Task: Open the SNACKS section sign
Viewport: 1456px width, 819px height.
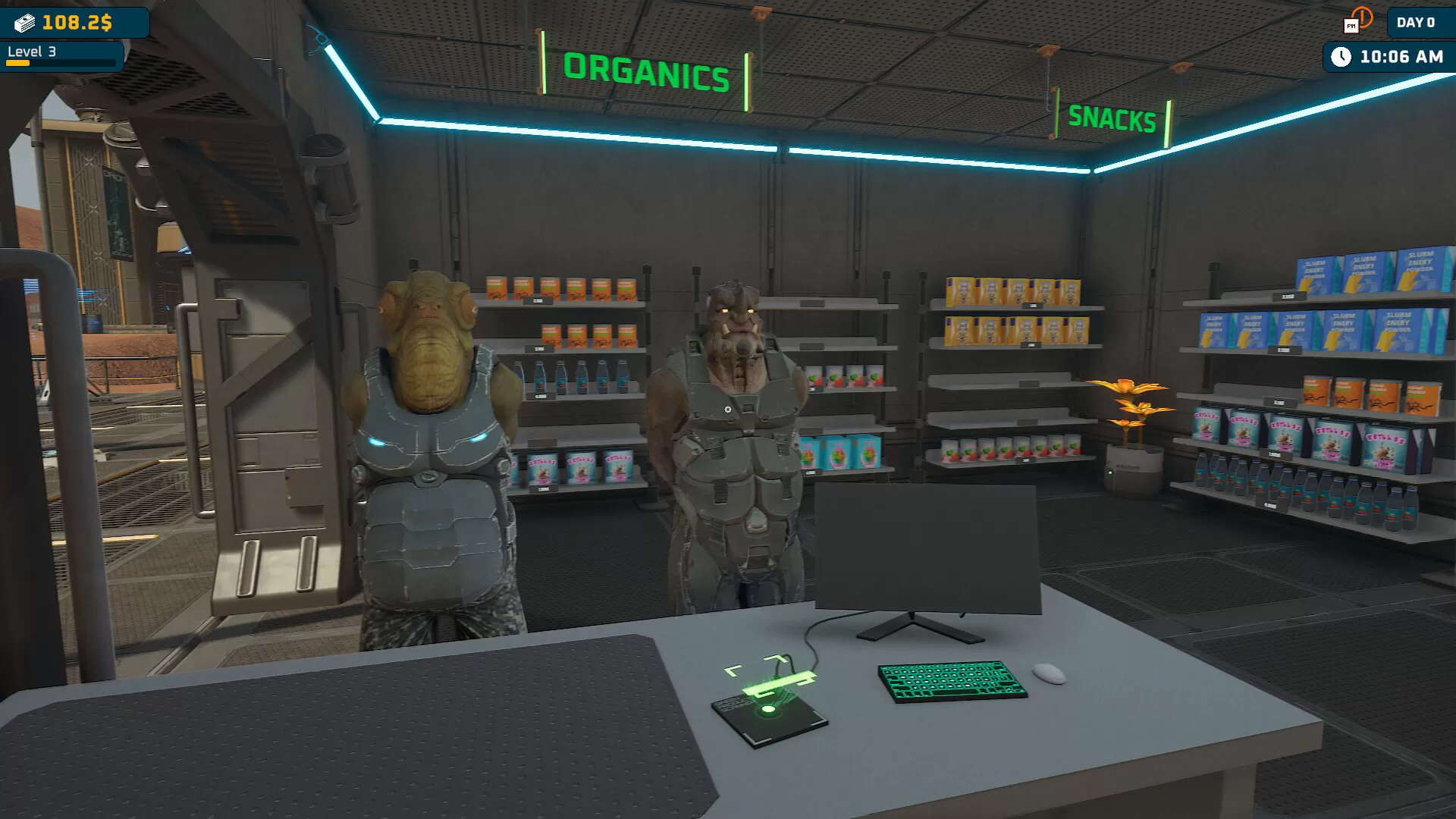Action: (1112, 118)
